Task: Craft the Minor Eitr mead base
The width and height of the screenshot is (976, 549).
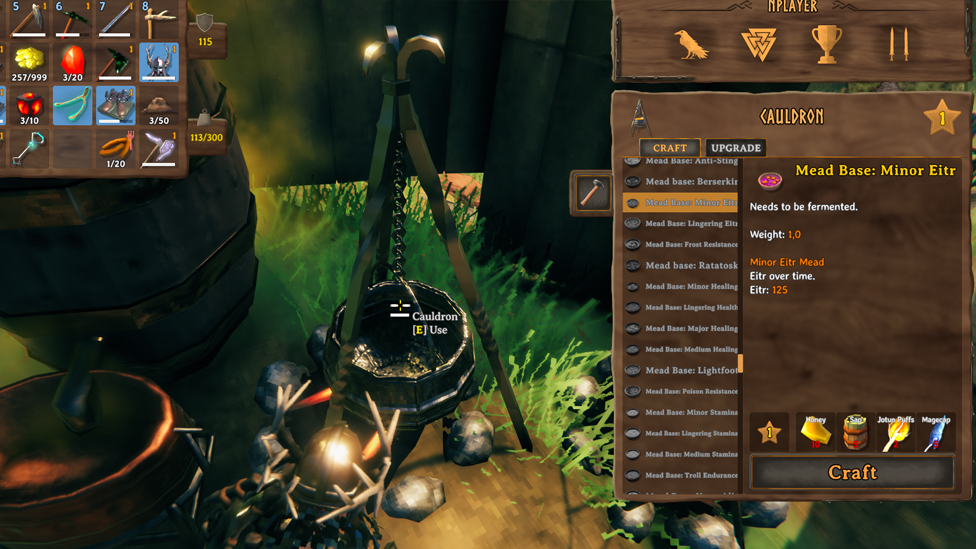Action: point(852,472)
